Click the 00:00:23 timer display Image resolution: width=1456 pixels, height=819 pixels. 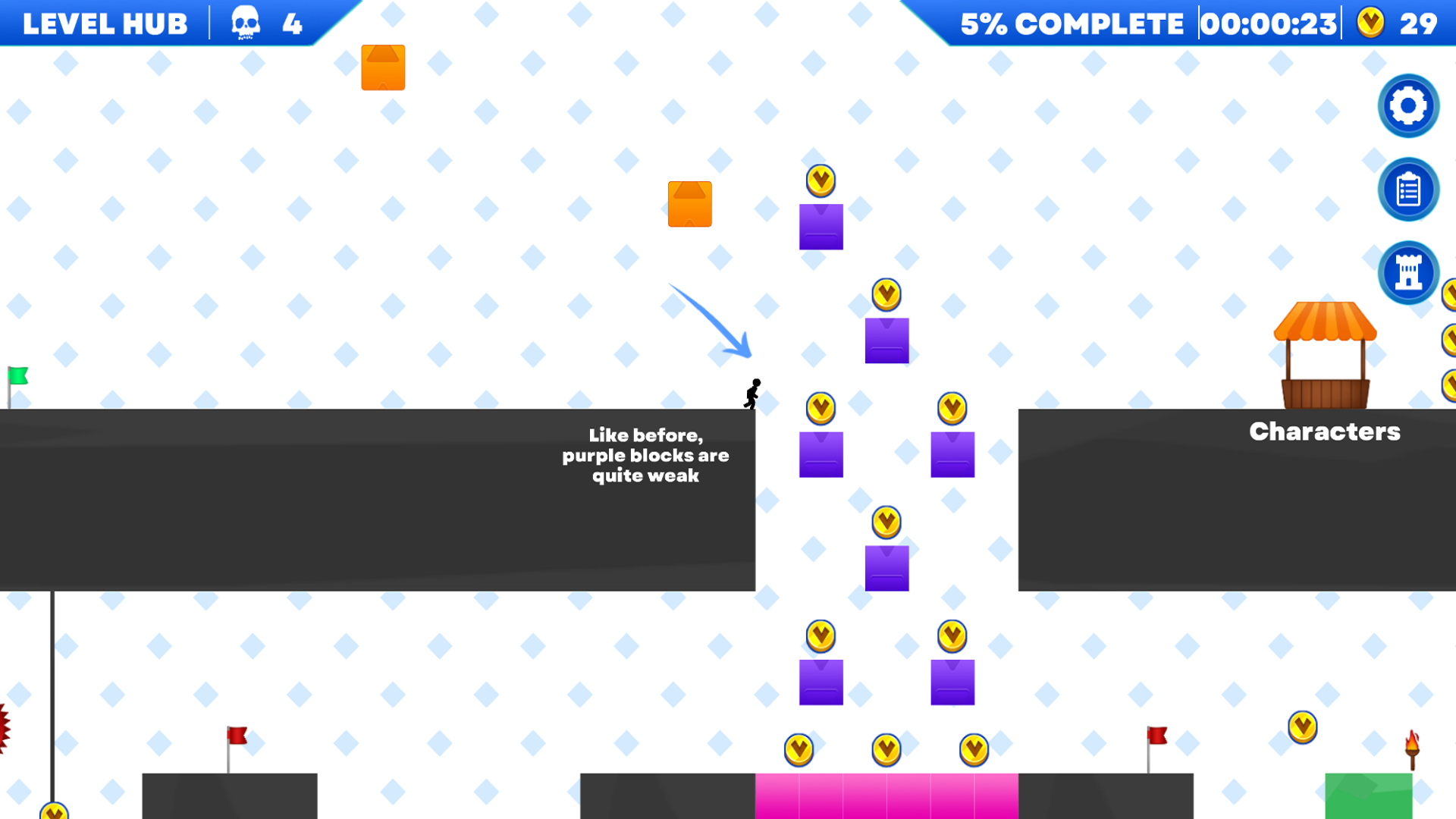1269,23
